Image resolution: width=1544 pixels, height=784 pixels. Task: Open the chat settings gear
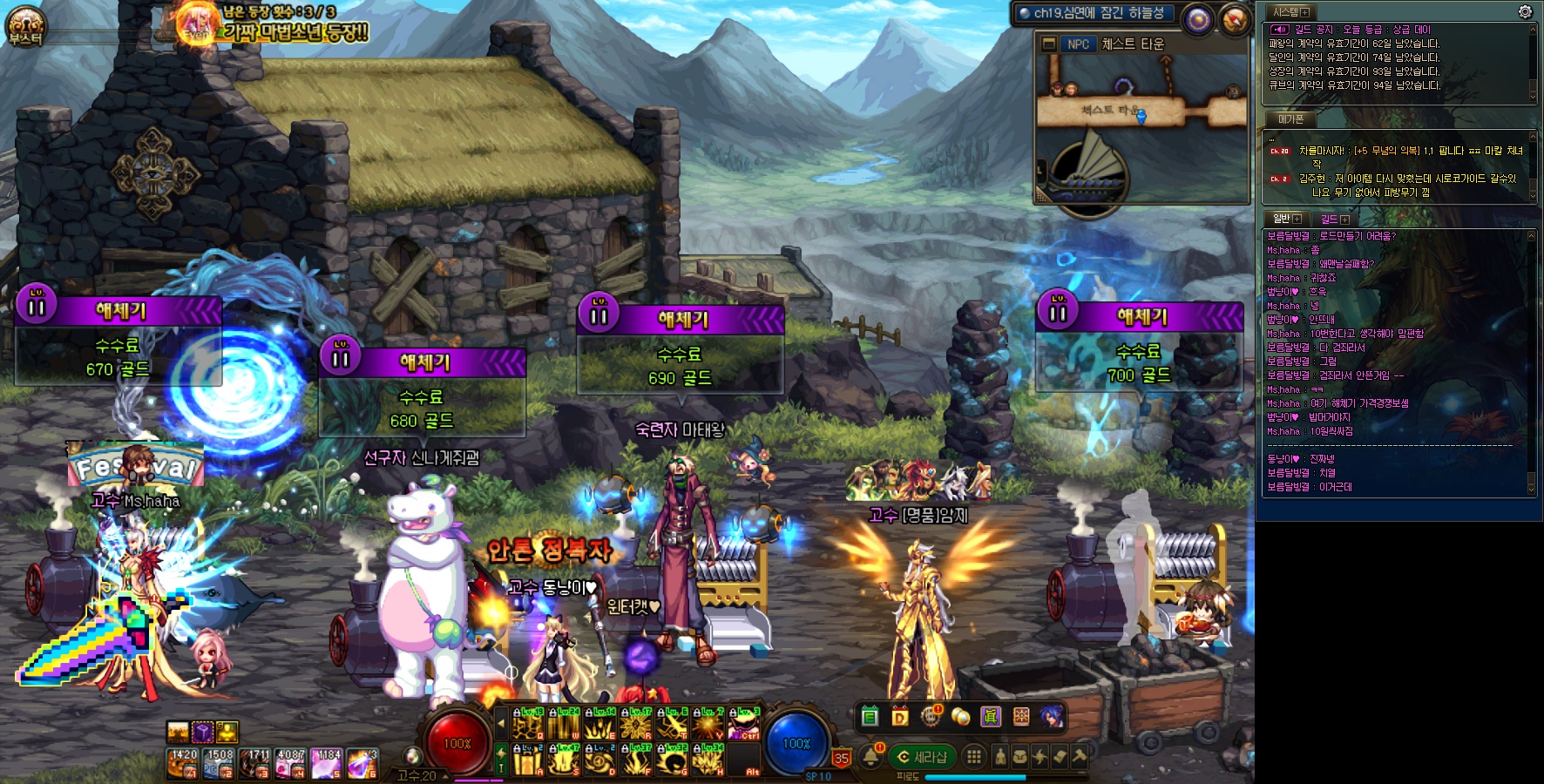(1525, 11)
